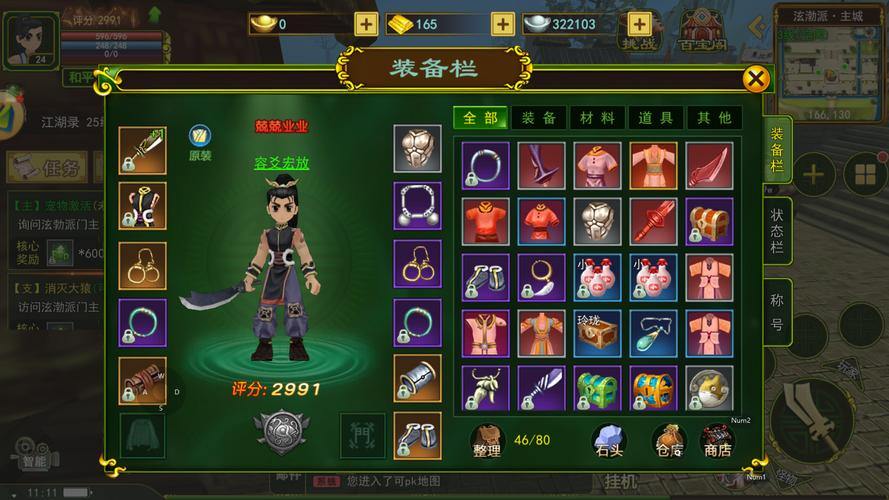Open the 挑战 challenge menu
The image size is (889, 500).
click(x=640, y=30)
